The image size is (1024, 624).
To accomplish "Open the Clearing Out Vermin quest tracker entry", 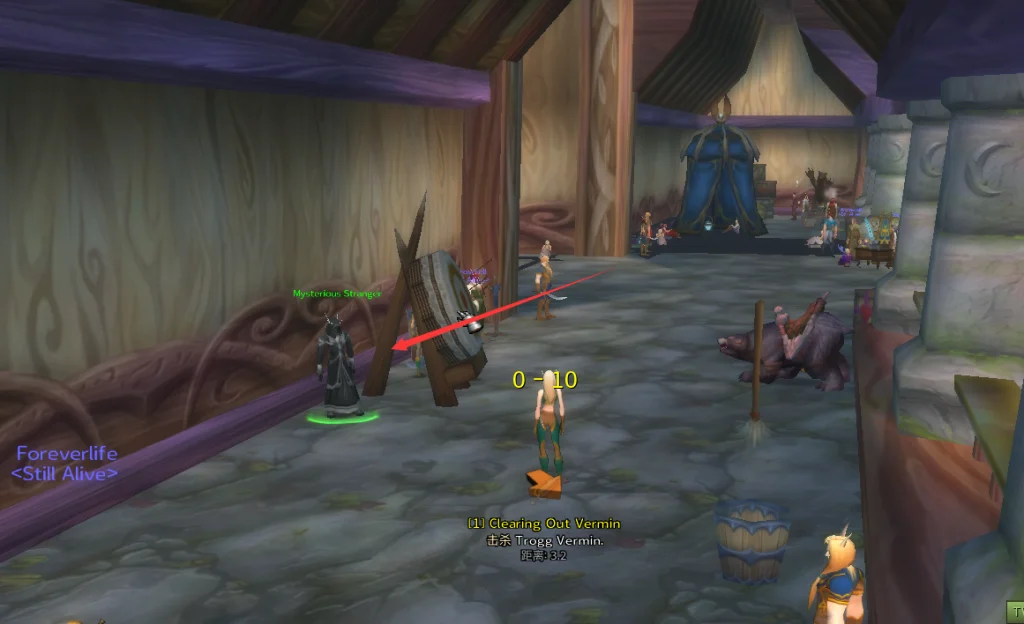I will point(544,524).
